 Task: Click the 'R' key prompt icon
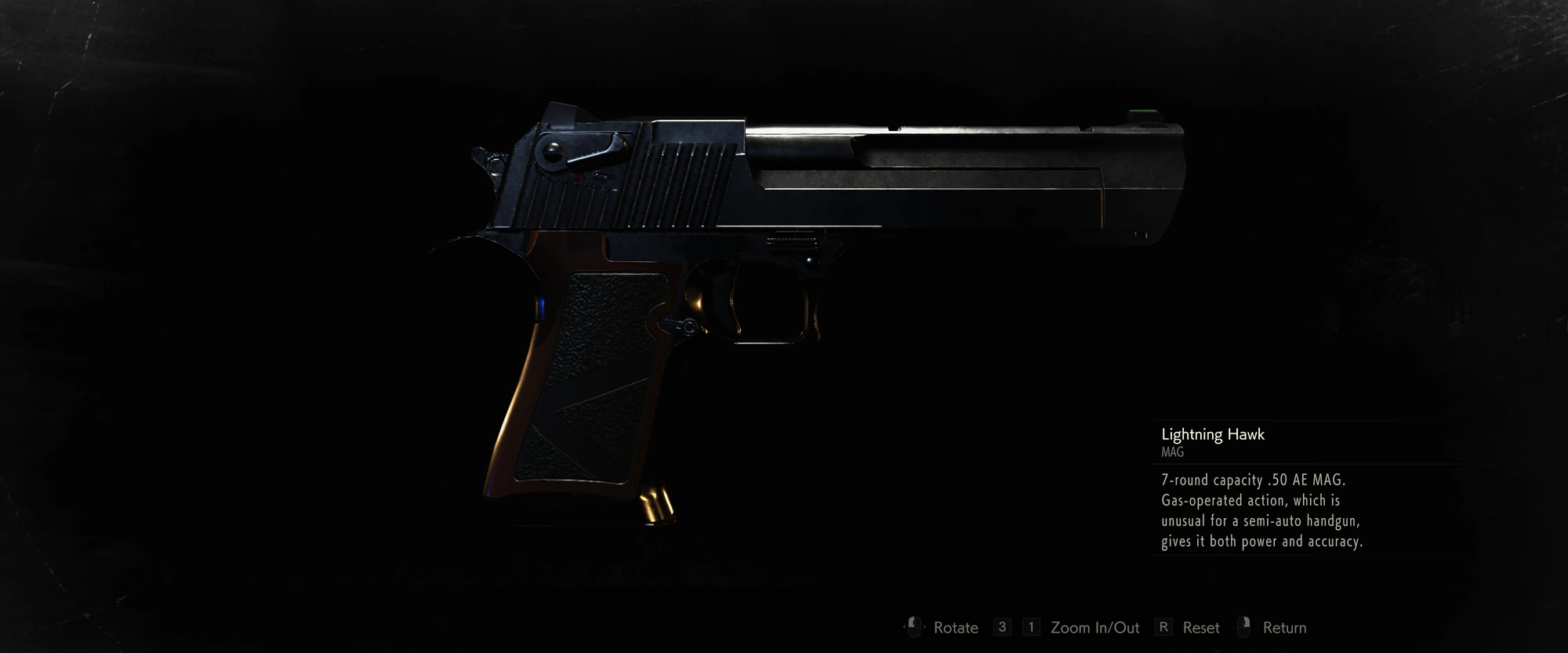[1164, 627]
